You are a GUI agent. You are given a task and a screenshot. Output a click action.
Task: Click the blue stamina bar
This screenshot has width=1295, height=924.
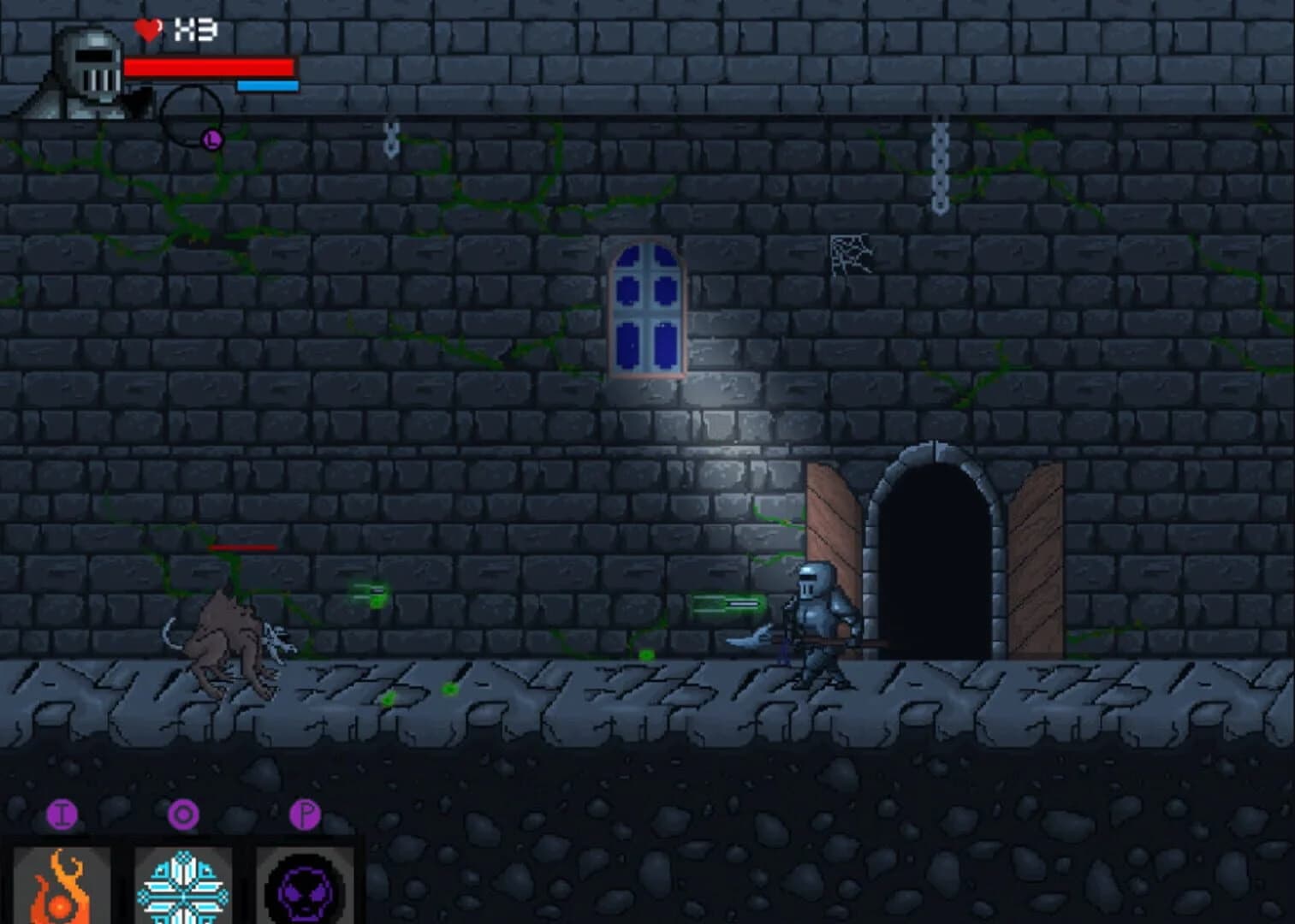[267, 86]
